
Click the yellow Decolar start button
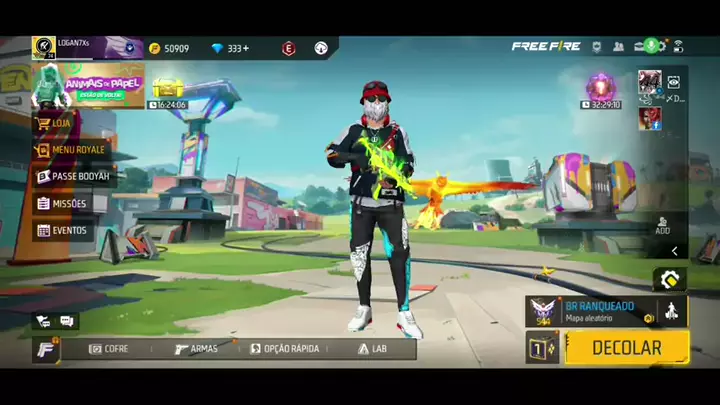[626, 348]
